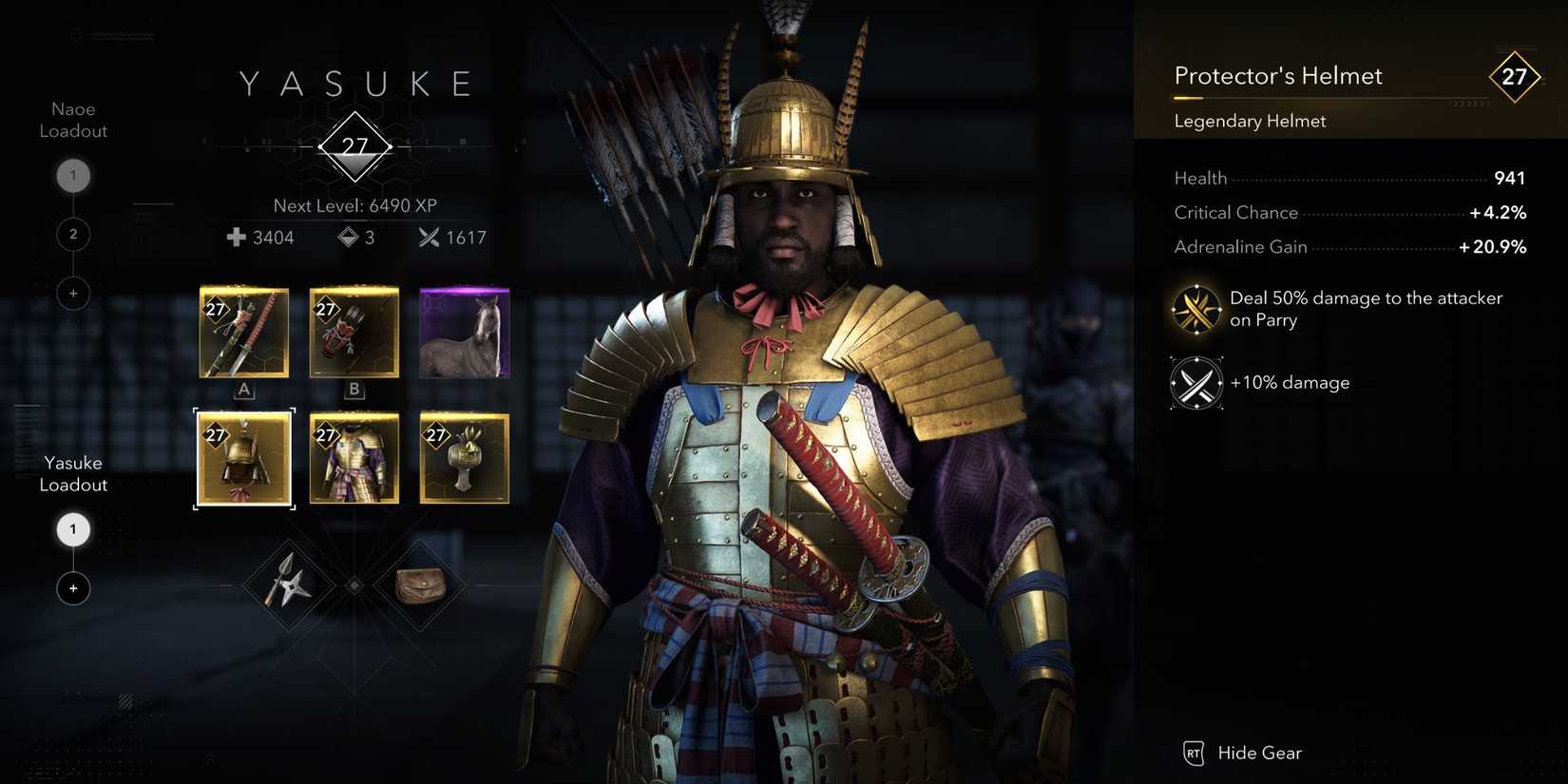Open the trinket gear slot

coord(464,459)
